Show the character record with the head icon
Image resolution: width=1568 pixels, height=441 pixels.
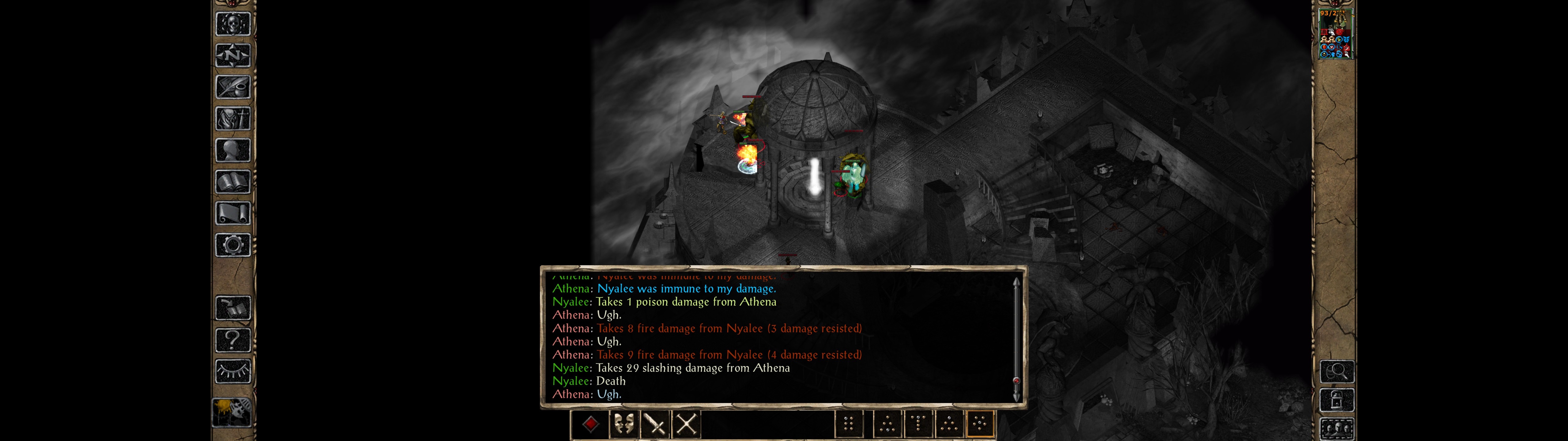pyautogui.click(x=232, y=150)
